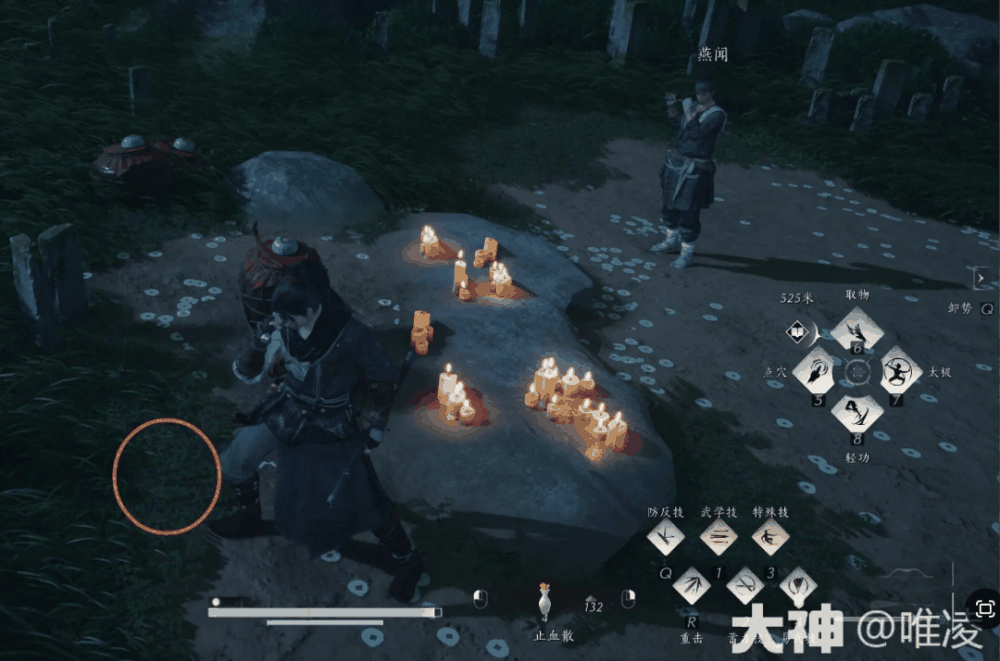This screenshot has width=1000, height=661.
Task: Open the book icon beside the skill wheel
Action: (797, 329)
